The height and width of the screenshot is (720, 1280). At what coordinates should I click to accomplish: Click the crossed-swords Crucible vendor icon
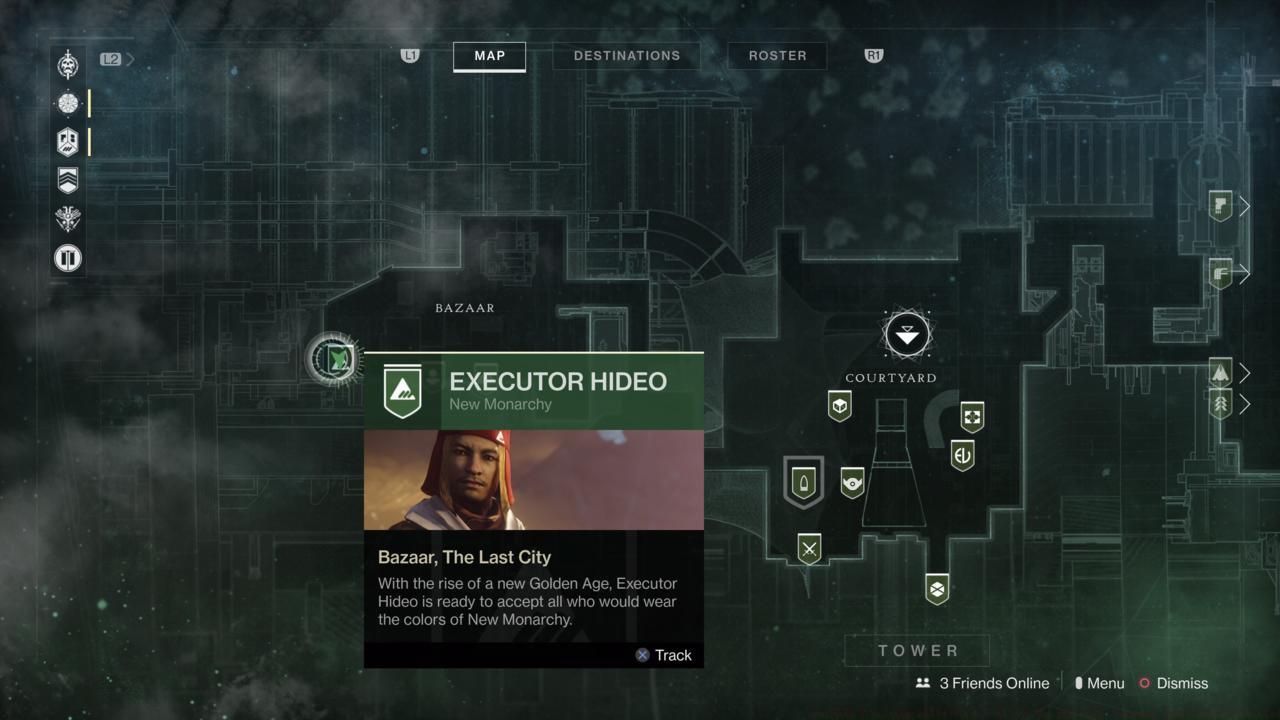(x=808, y=549)
